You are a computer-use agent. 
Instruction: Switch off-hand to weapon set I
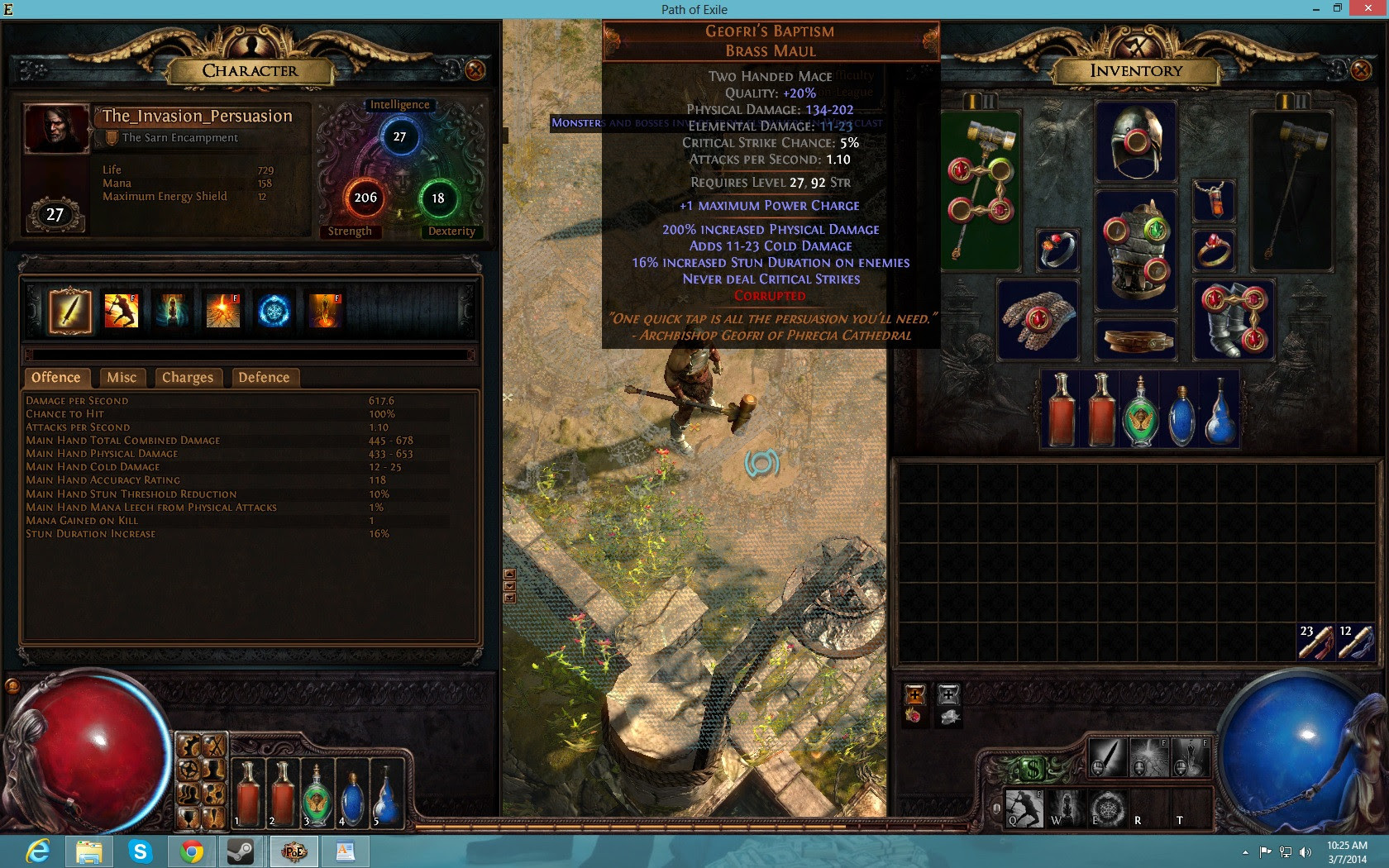pyautogui.click(x=1285, y=101)
